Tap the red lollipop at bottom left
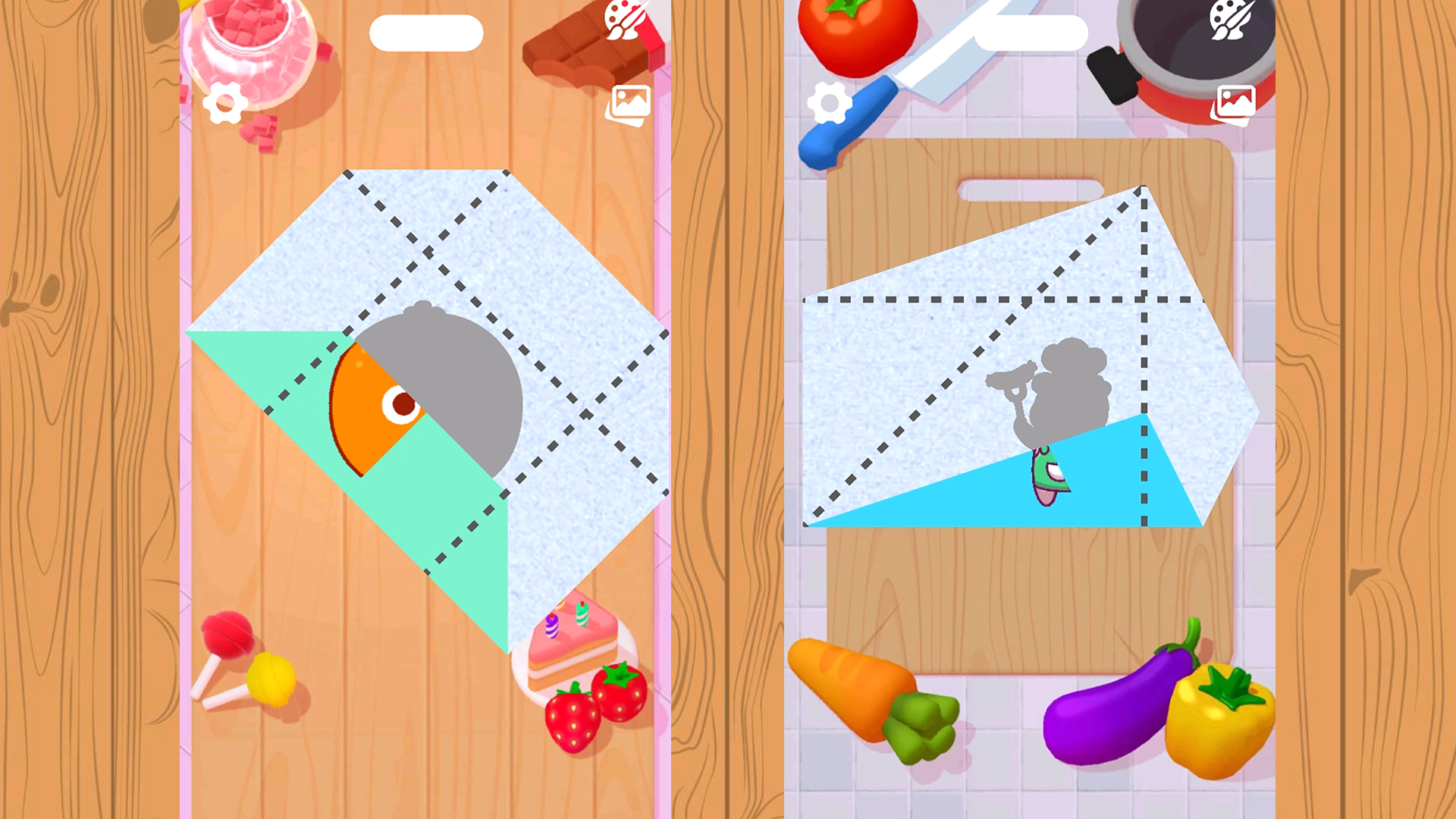The image size is (1456, 819). click(227, 637)
